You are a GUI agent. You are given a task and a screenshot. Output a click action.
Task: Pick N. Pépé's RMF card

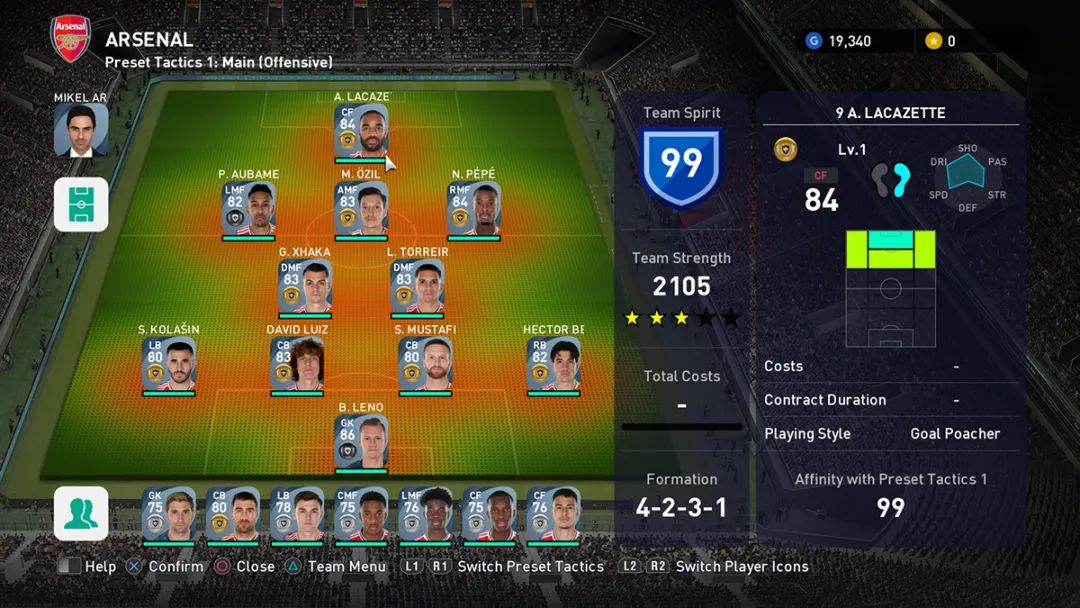[473, 208]
